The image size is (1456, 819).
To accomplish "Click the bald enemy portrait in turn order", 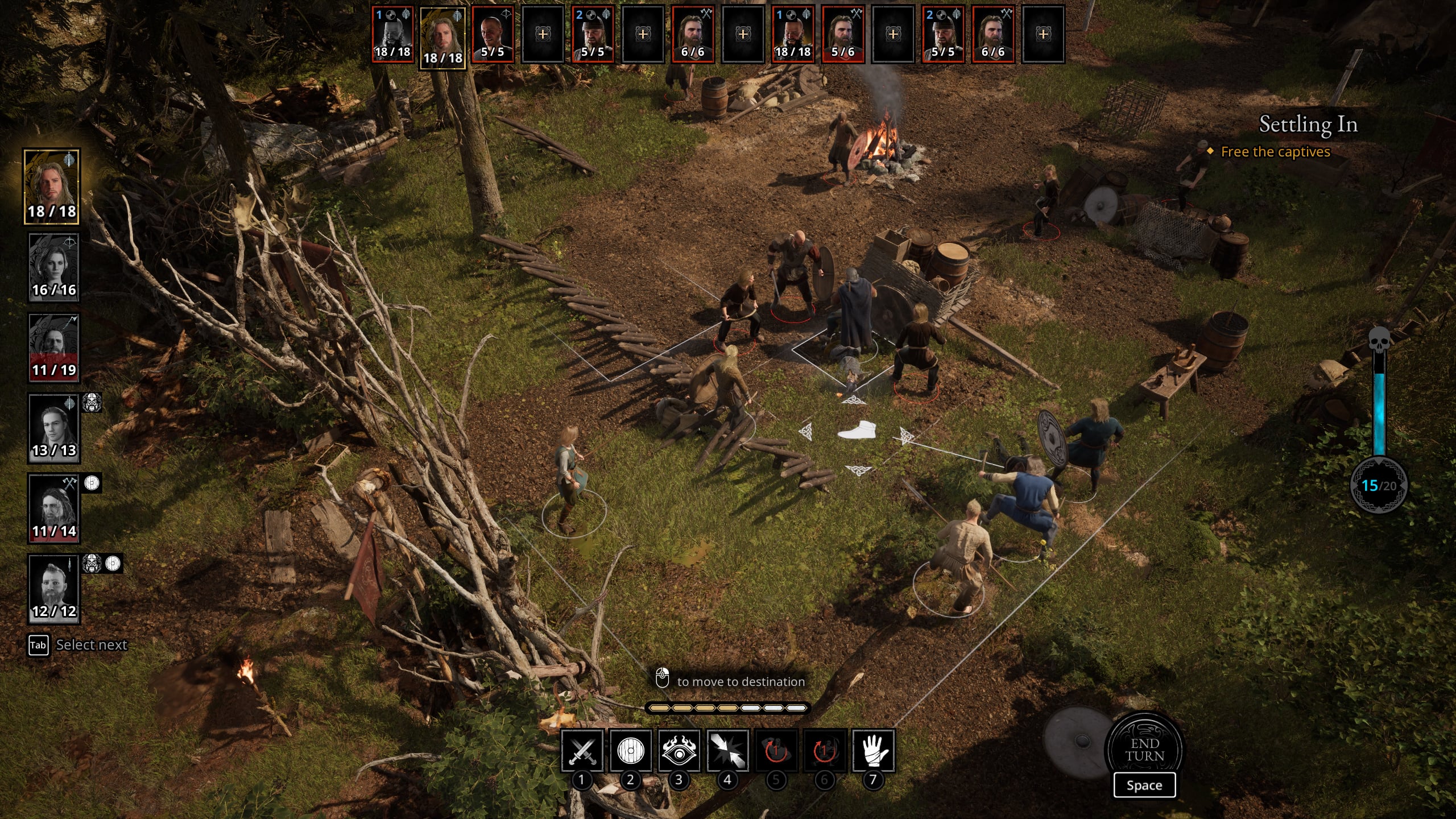I will 493,34.
